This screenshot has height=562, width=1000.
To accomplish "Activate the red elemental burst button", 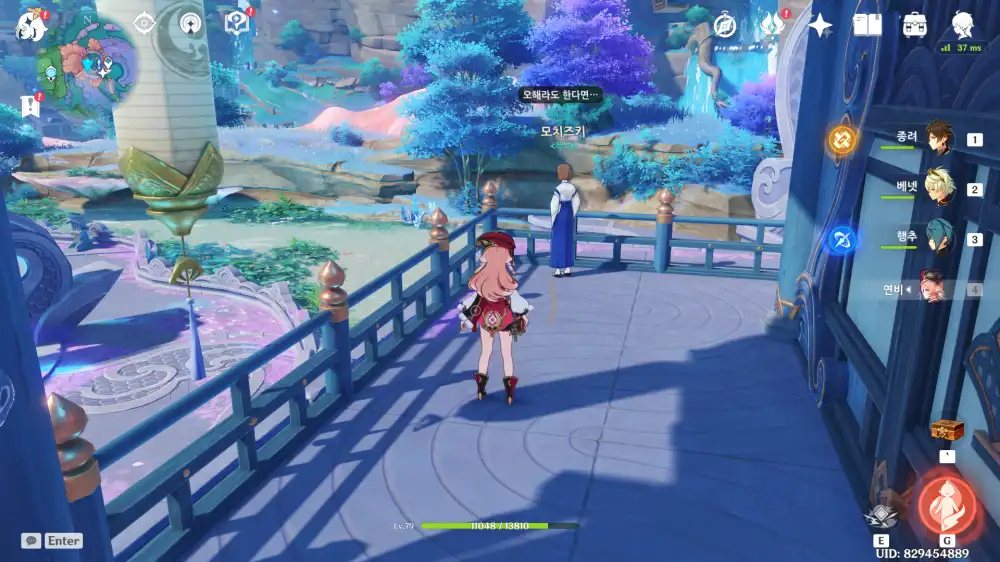I will click(945, 500).
